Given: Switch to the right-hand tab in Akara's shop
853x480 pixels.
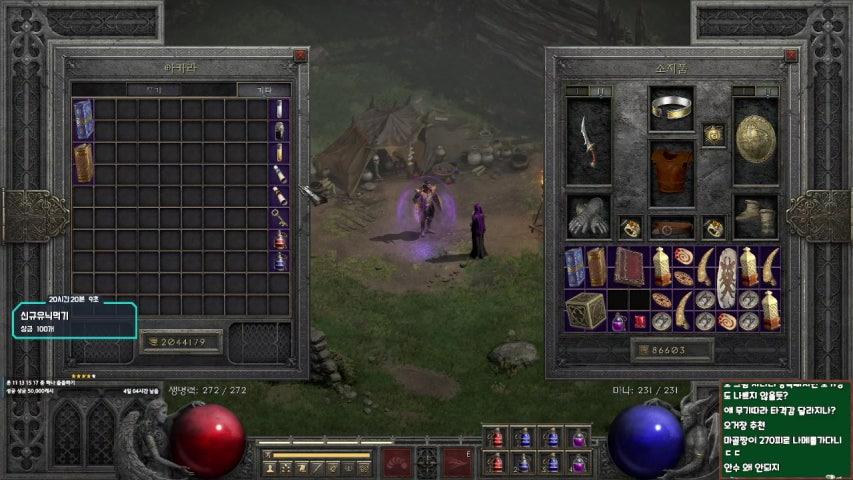Looking at the screenshot, I should pos(264,90).
